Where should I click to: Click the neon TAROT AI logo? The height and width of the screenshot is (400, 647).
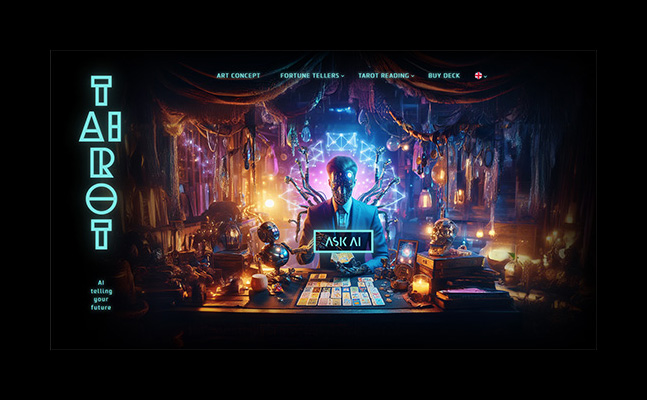(x=100, y=162)
